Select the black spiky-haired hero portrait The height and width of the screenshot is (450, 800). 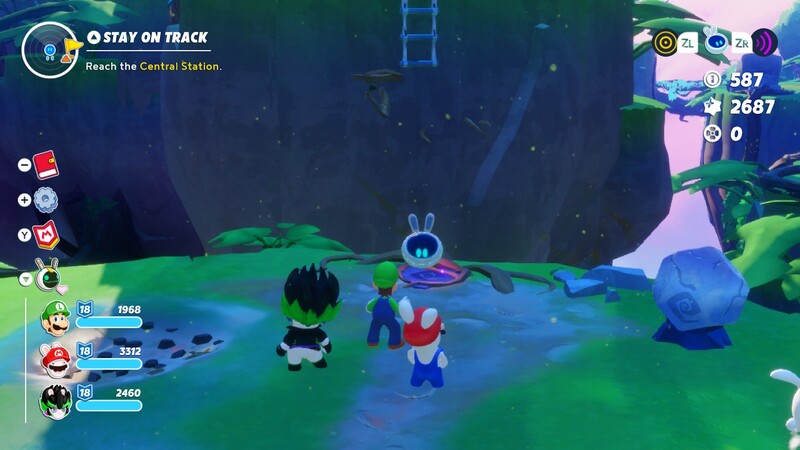pos(55,400)
